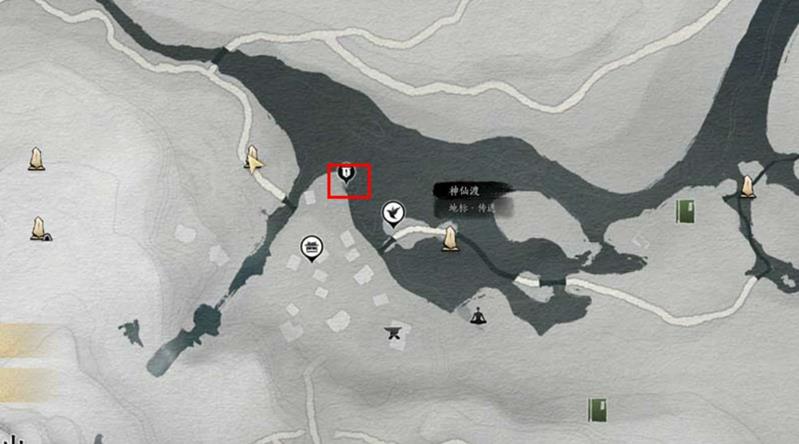Select the stone waypoint with cave entrance

click(x=38, y=229)
